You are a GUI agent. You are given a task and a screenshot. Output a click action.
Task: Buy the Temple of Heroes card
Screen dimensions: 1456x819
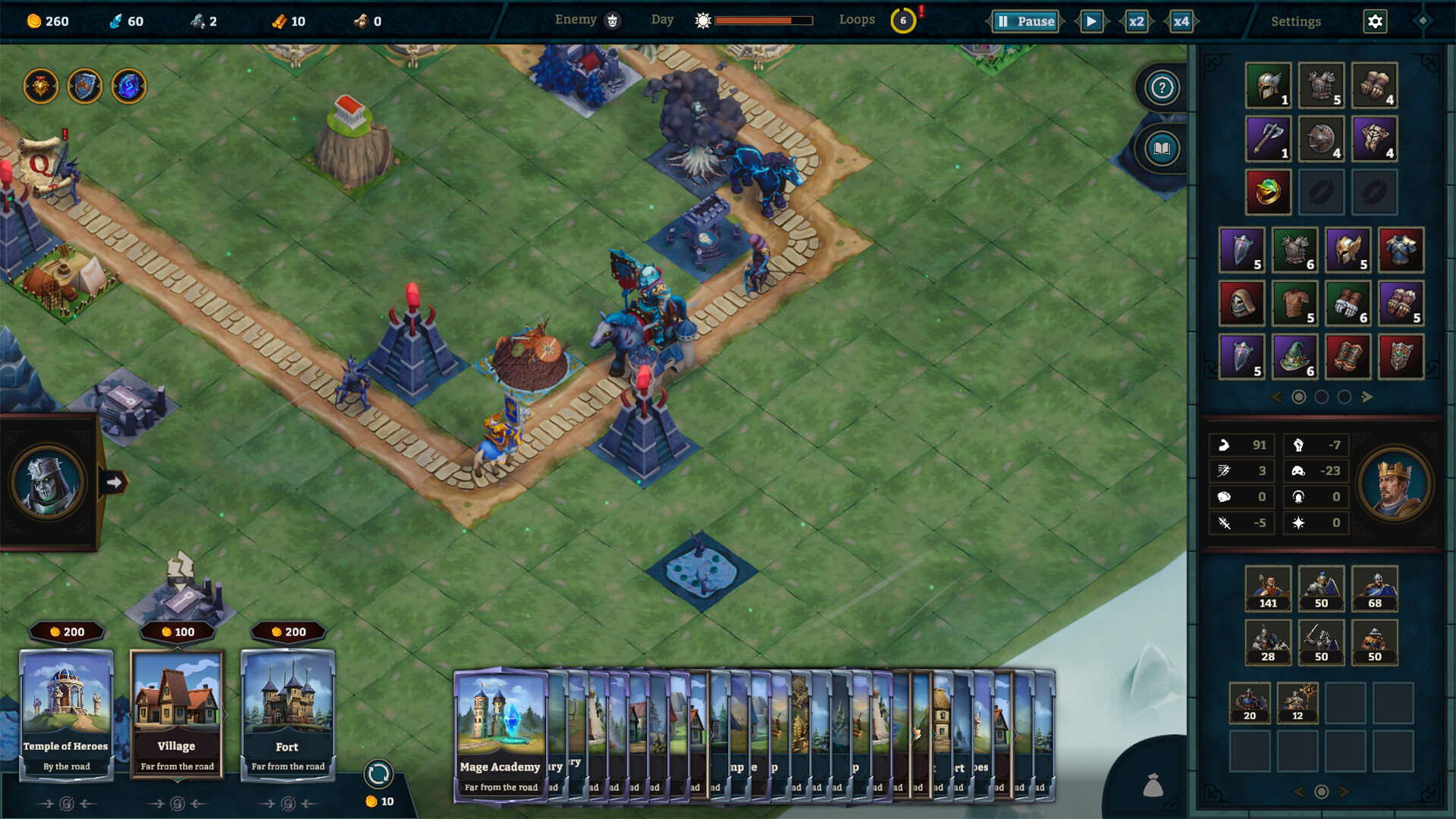coord(67,713)
